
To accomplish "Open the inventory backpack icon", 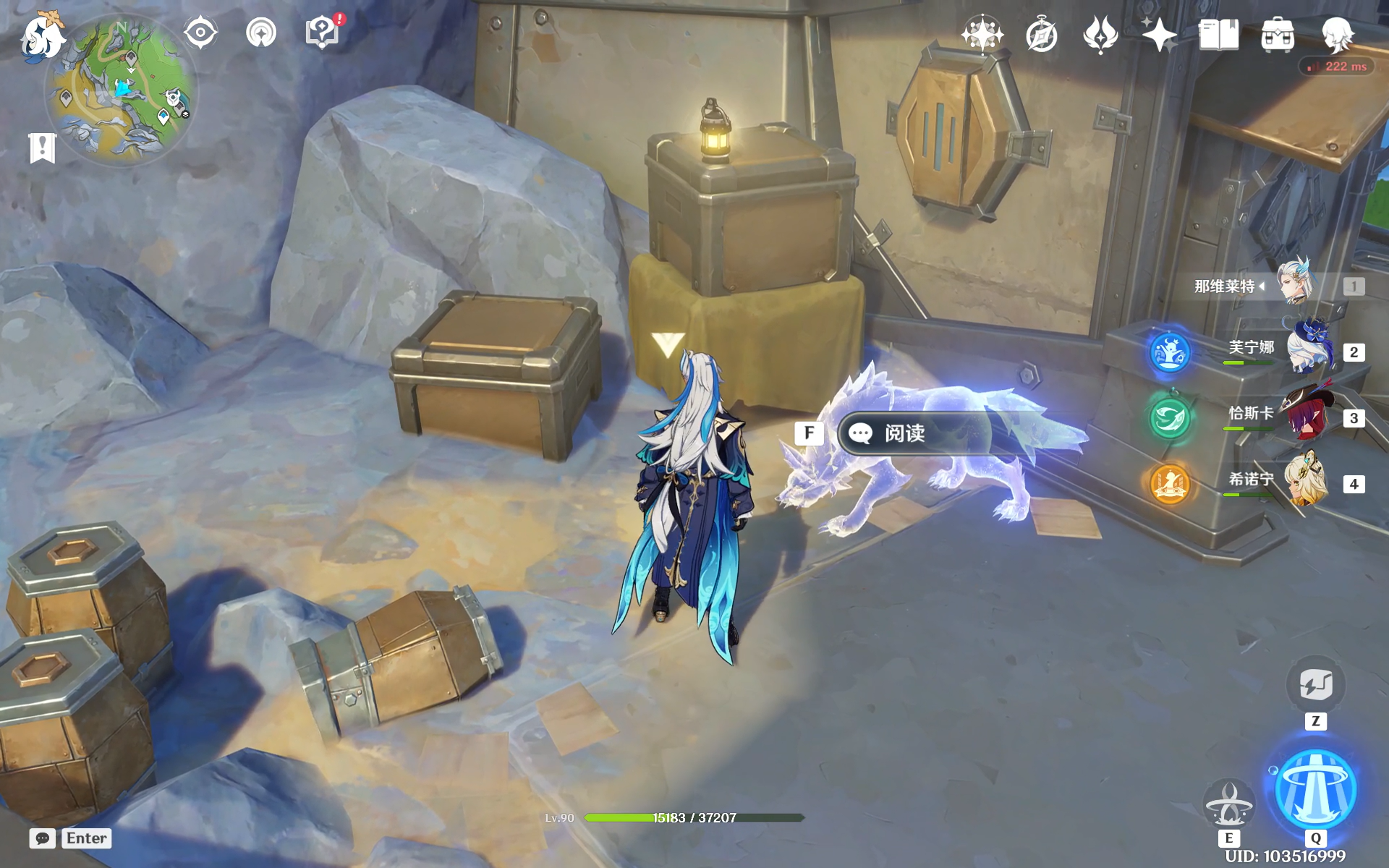I will [1278, 35].
